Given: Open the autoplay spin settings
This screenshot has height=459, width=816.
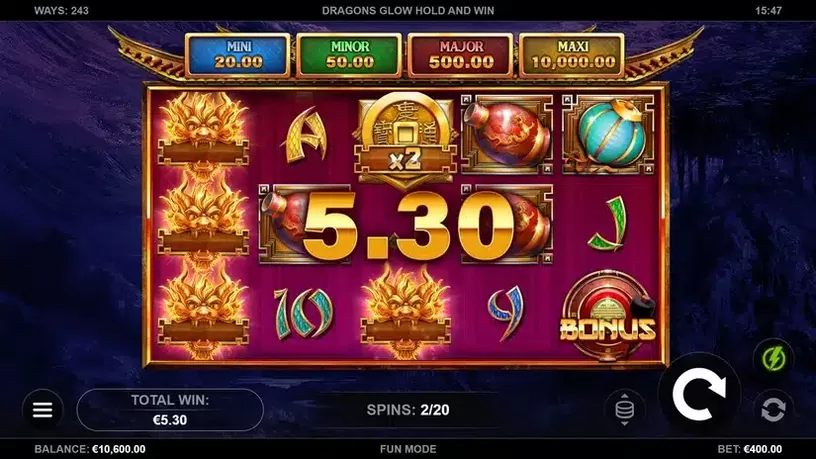Looking at the screenshot, I should tap(773, 408).
